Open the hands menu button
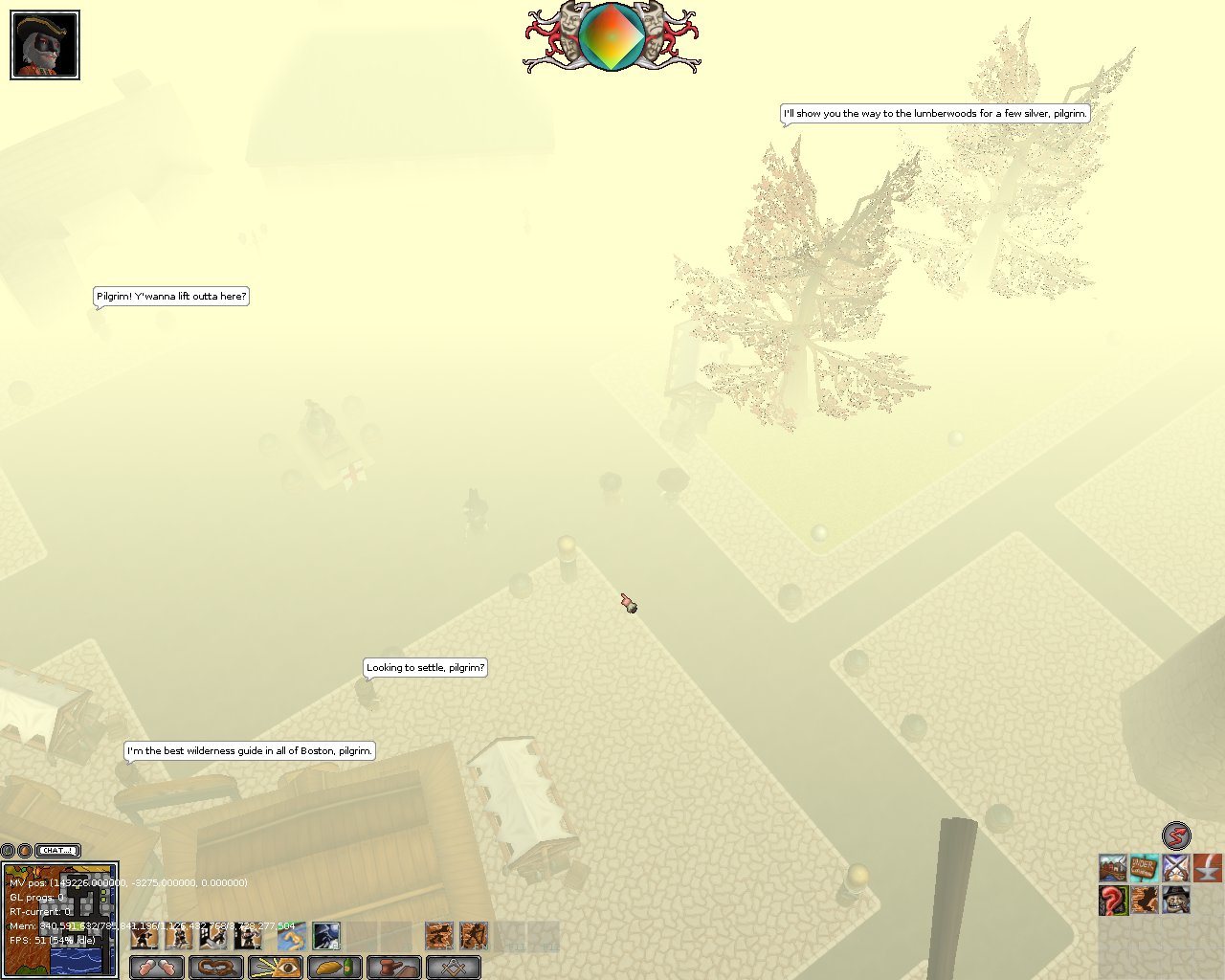 156,968
